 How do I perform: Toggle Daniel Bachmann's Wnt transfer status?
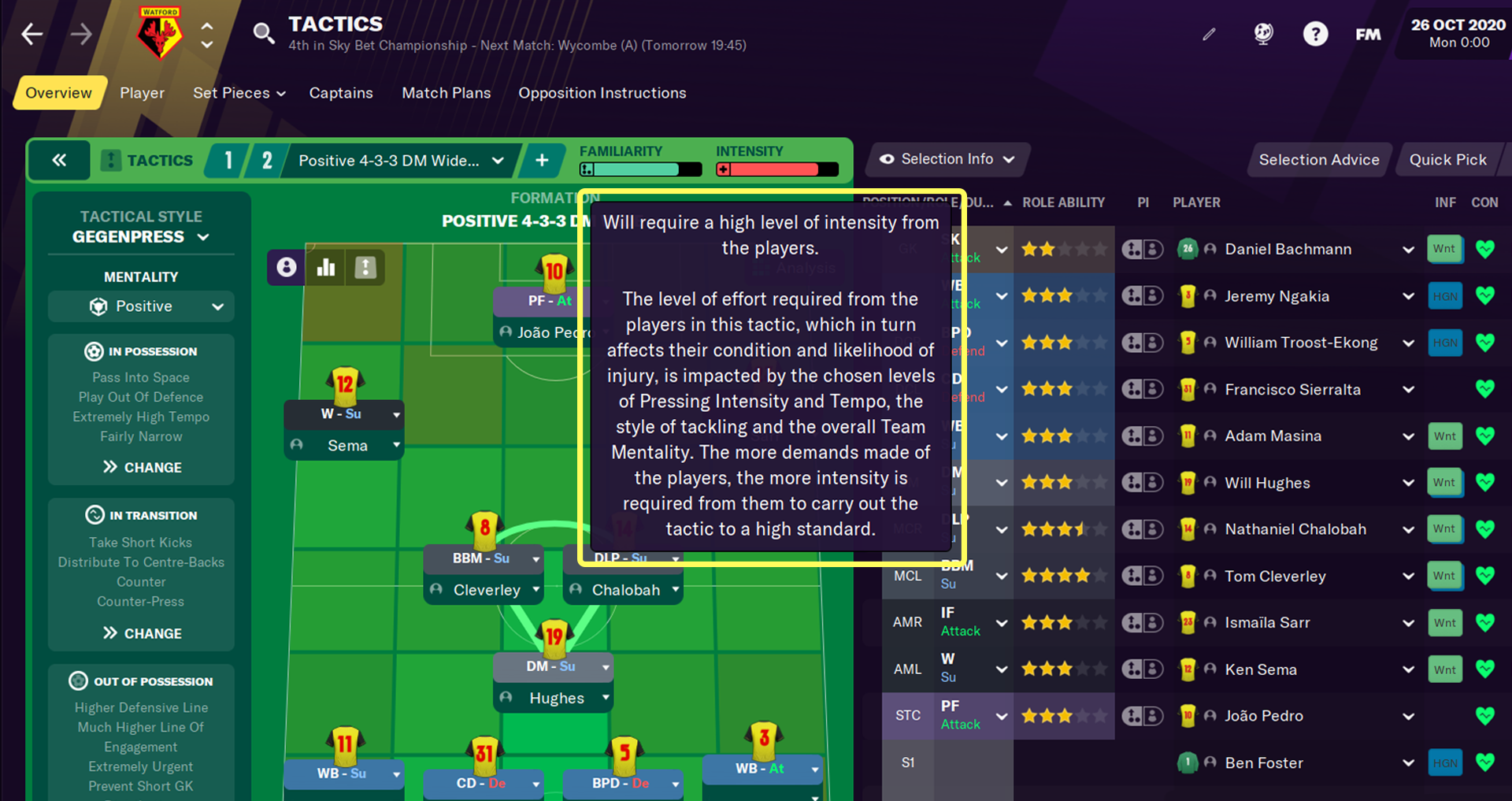(x=1445, y=248)
